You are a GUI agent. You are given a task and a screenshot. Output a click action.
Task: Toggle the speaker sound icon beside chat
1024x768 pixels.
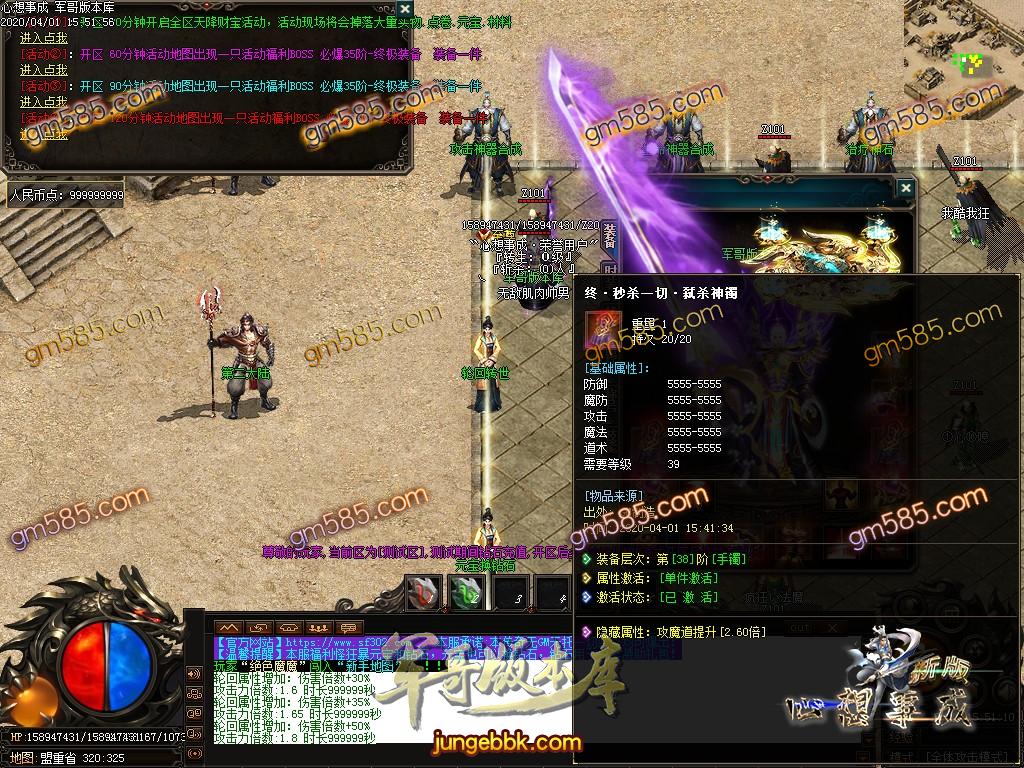(x=193, y=672)
